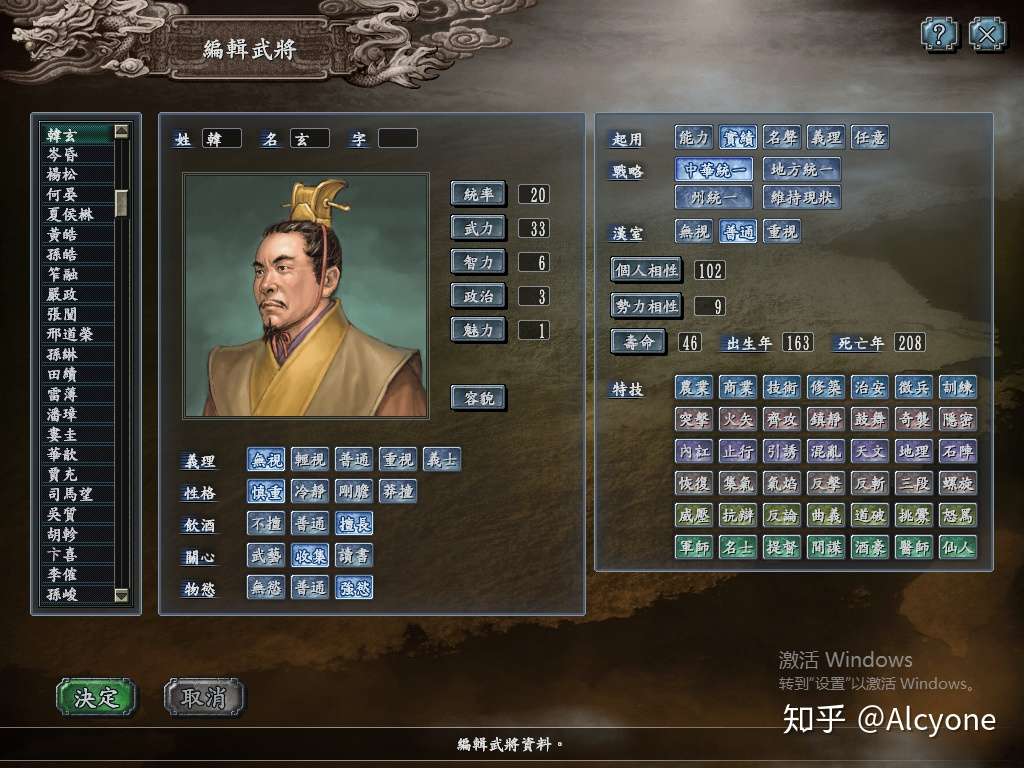
Task: Cancel editing with the 取消 button
Action: click(204, 697)
